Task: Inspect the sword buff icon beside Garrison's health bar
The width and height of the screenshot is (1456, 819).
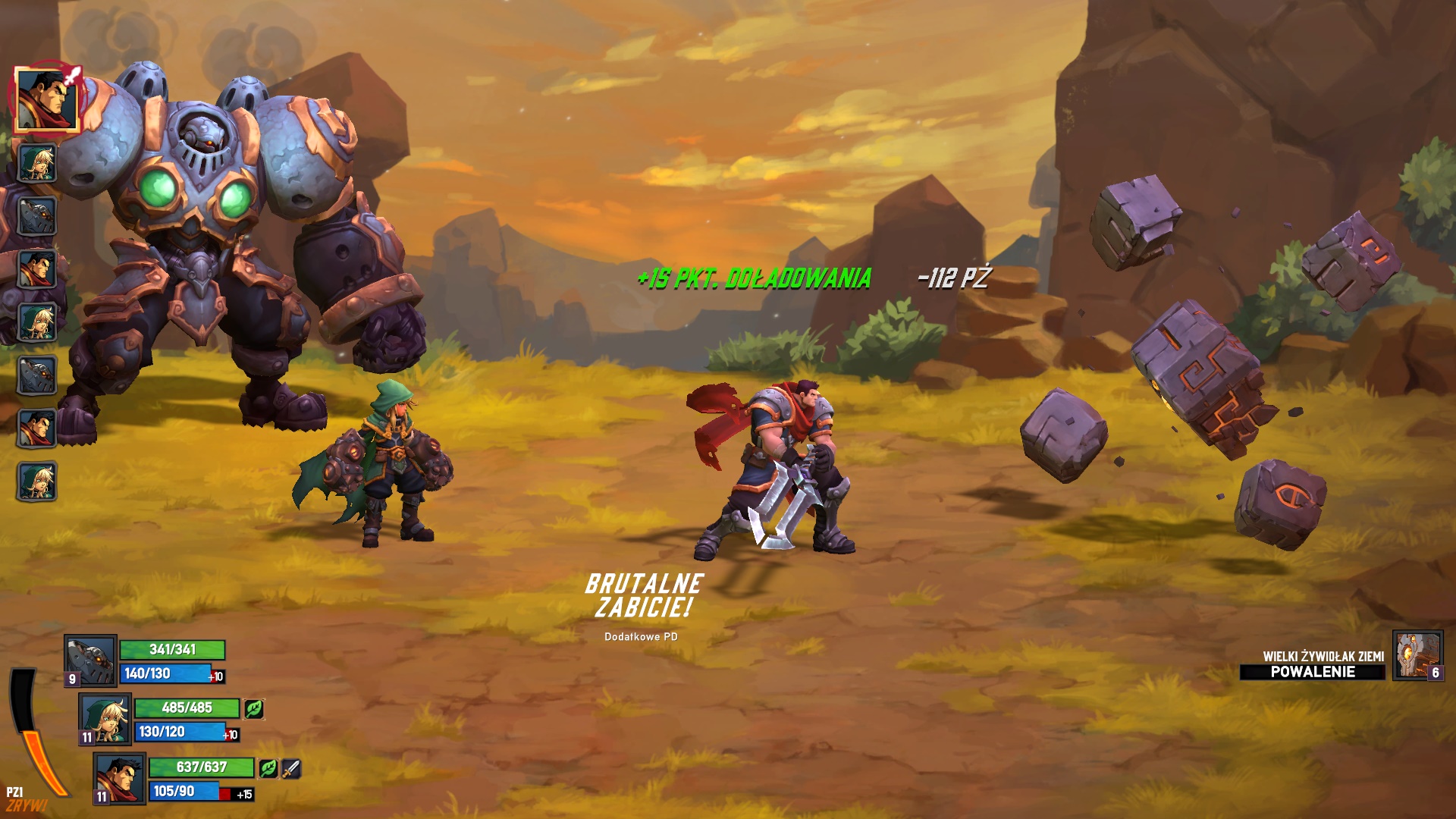Action: tap(291, 769)
